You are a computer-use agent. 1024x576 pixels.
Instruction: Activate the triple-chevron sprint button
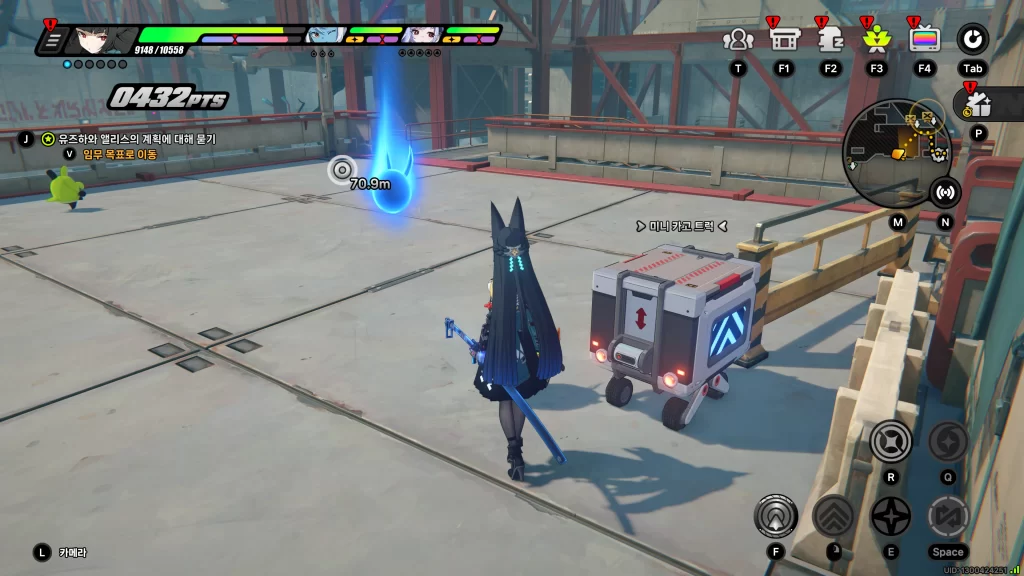[832, 516]
